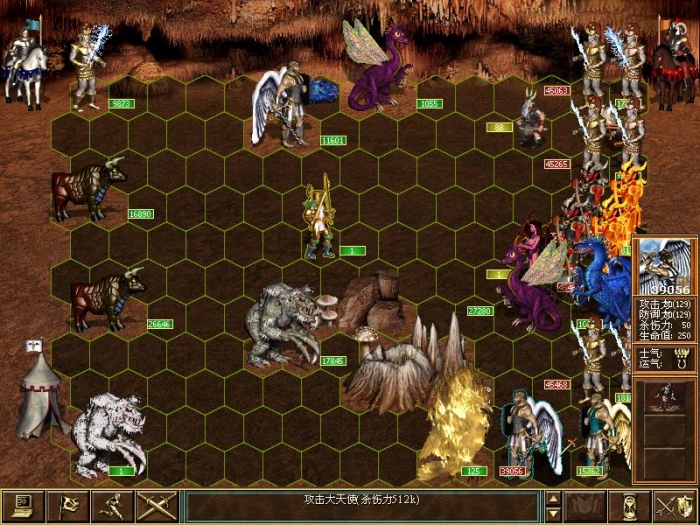This screenshot has height=525, width=700.
Task: Enable auto-combat with crossed swords
Action: (x=157, y=506)
